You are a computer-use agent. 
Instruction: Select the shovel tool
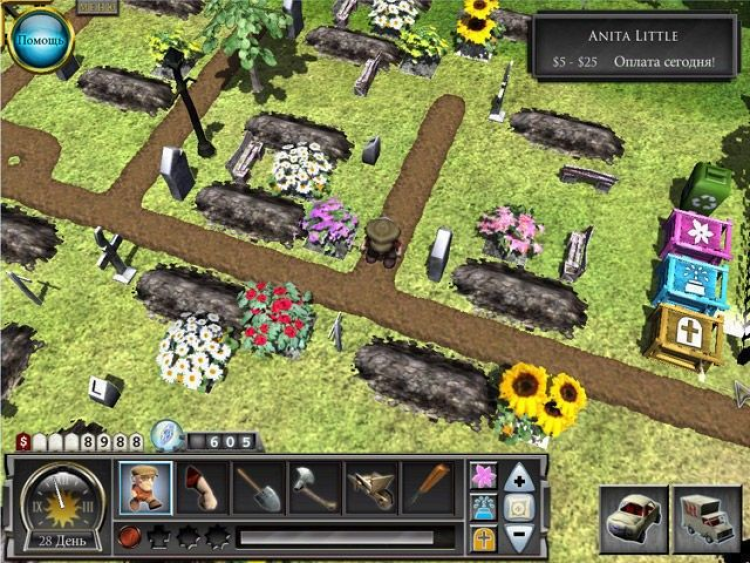click(x=258, y=488)
